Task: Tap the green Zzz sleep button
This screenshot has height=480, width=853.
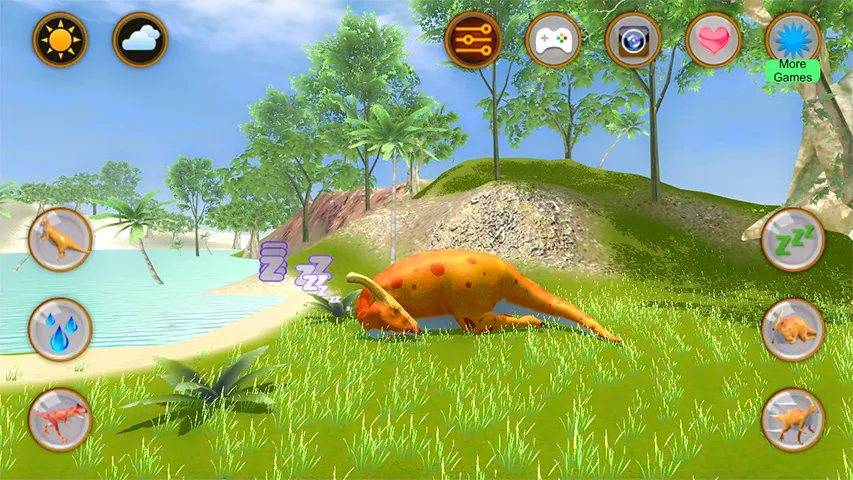Action: point(793,239)
